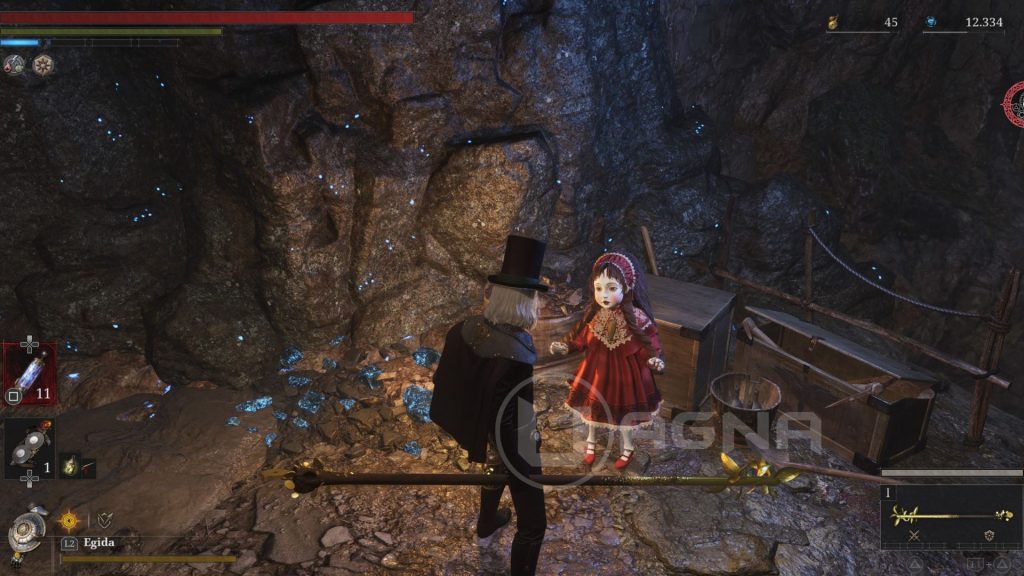The height and width of the screenshot is (576, 1024).
Task: Select the lower belt item slot with count 1
Action: [x=29, y=447]
